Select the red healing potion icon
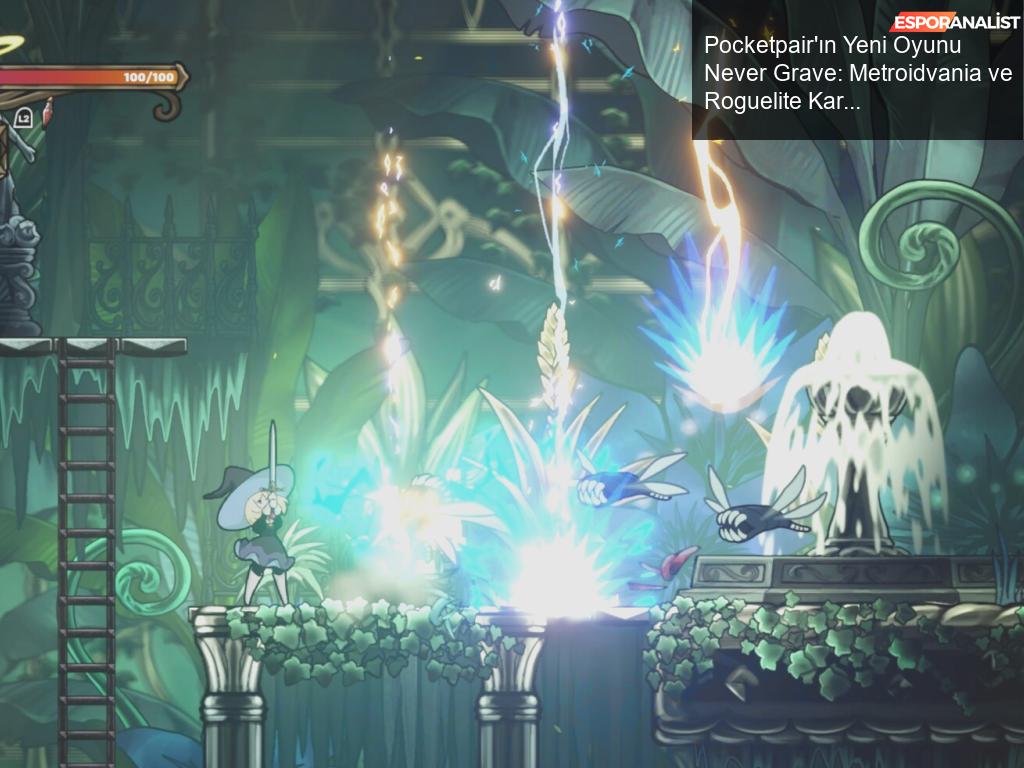This screenshot has height=768, width=1024. (x=46, y=115)
